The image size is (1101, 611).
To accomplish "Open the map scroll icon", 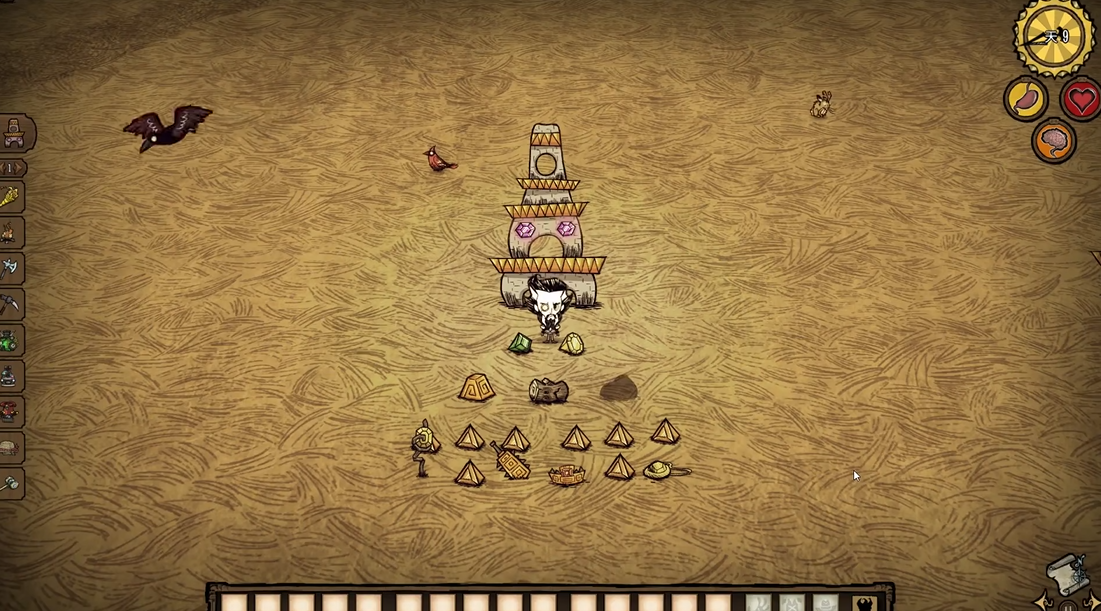I will coord(1066,573).
